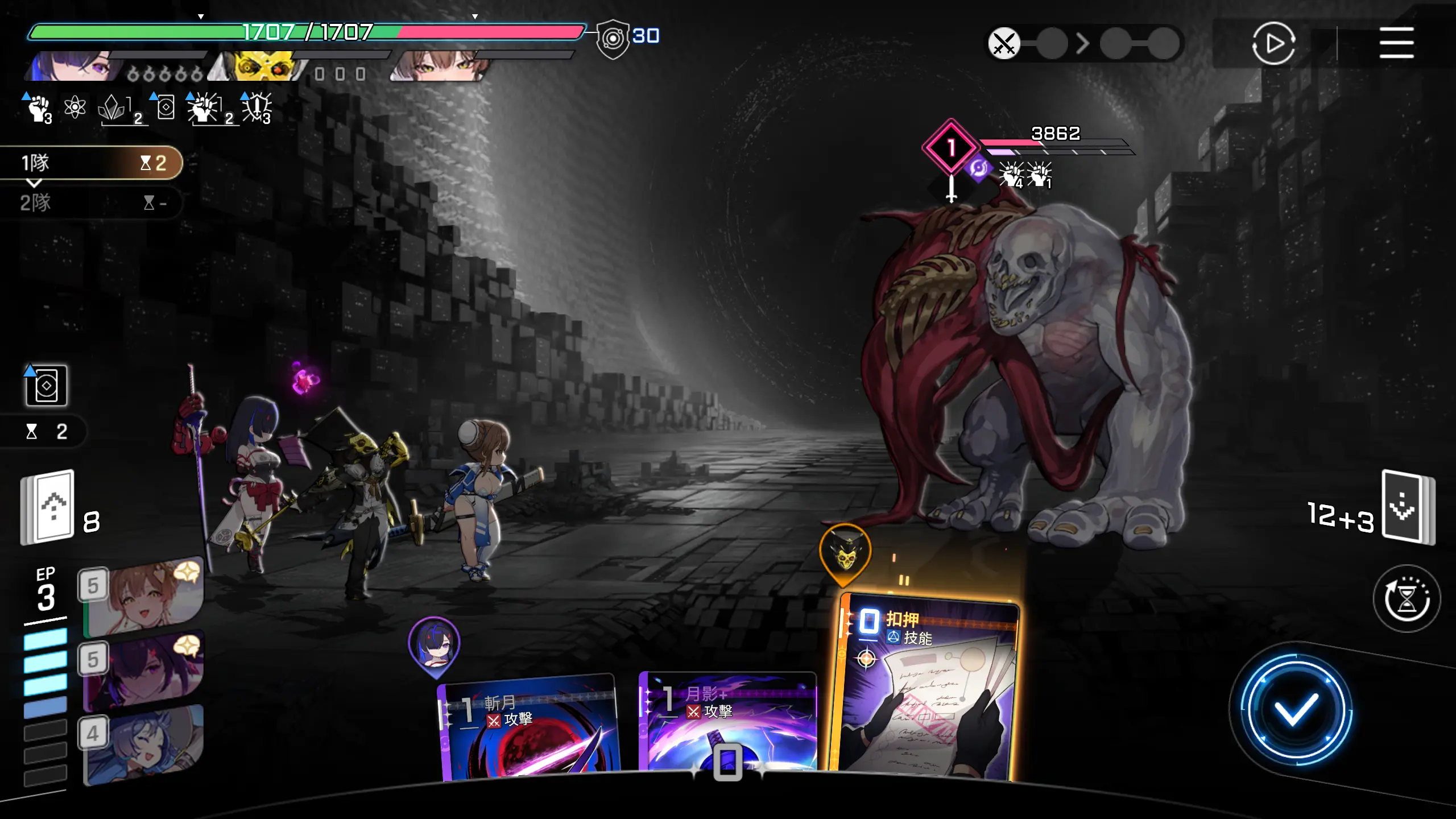This screenshot has height=819, width=1456.
Task: Choose the 月影+ attack card
Action: [x=728, y=719]
